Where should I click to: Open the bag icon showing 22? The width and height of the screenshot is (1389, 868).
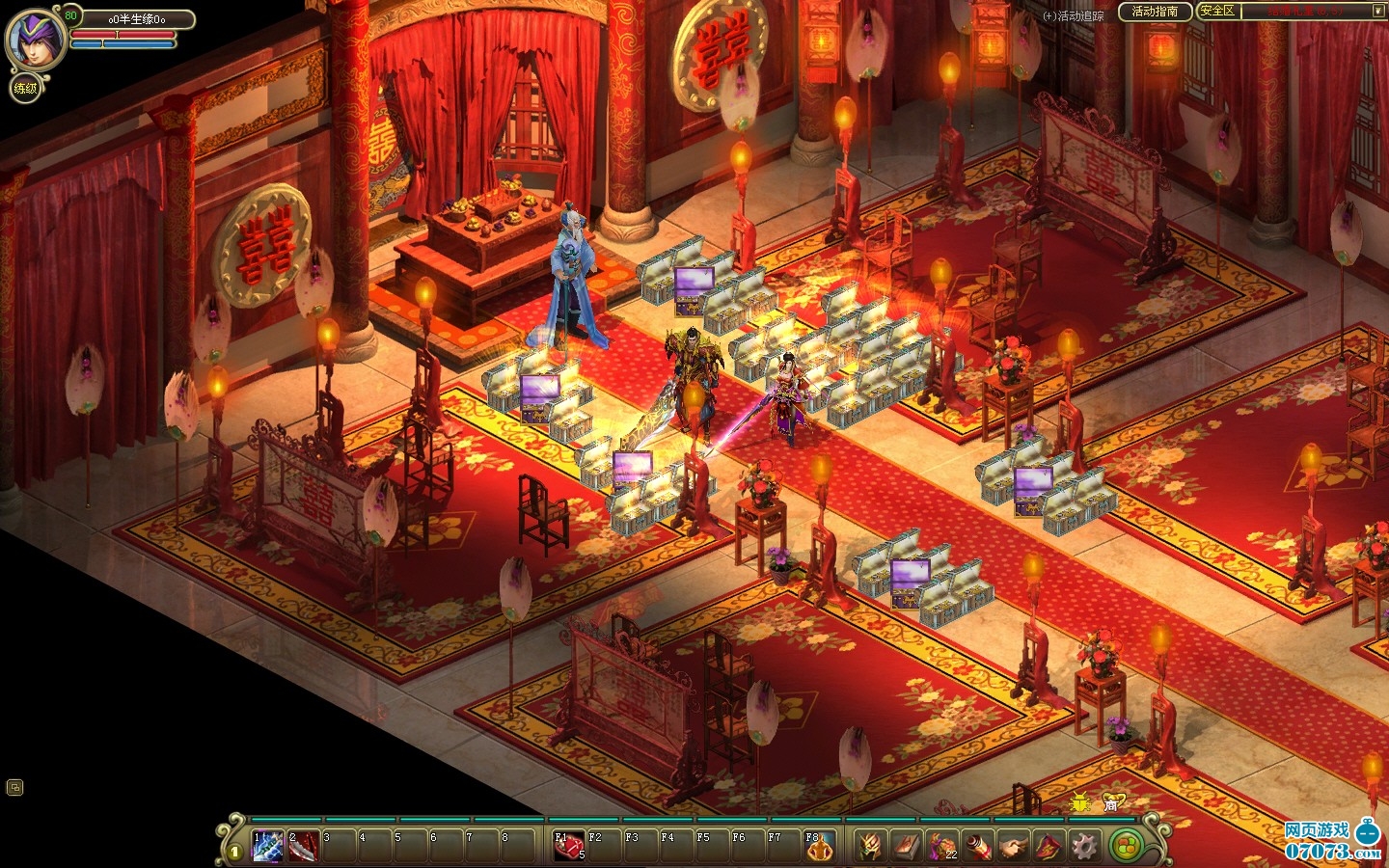(x=941, y=846)
